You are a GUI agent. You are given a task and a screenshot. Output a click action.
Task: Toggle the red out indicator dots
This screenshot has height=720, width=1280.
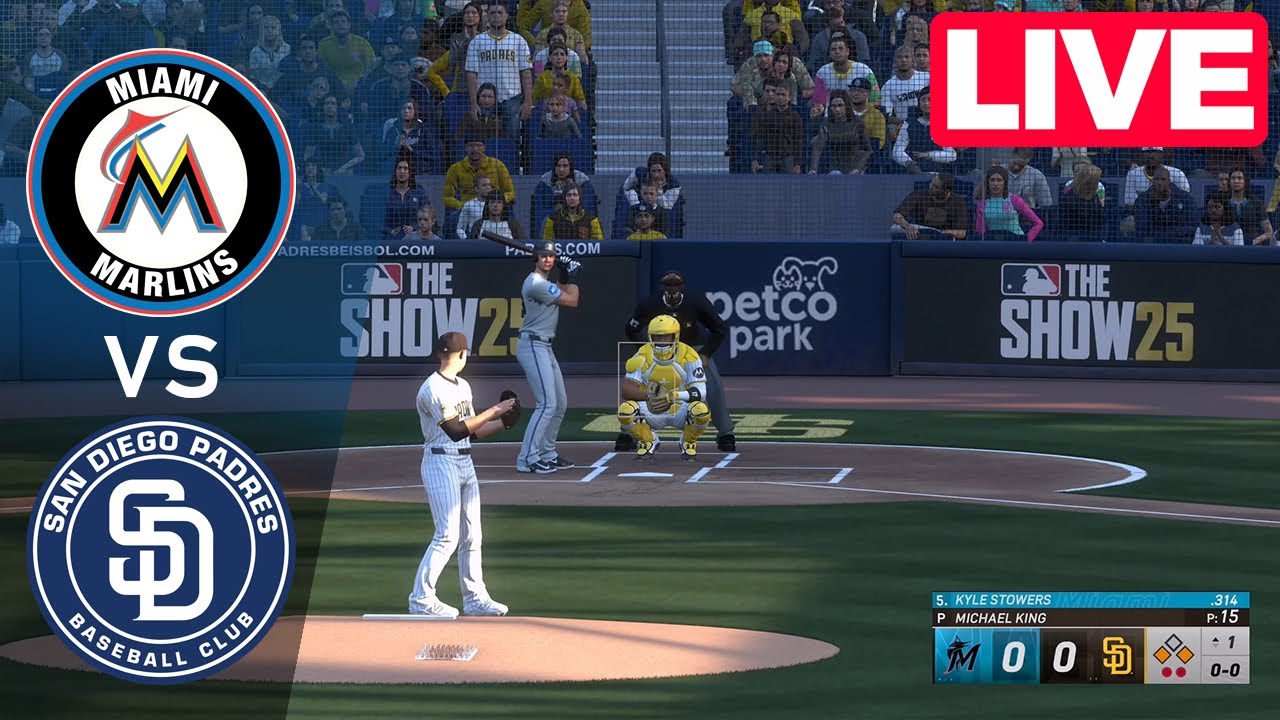1173,670
